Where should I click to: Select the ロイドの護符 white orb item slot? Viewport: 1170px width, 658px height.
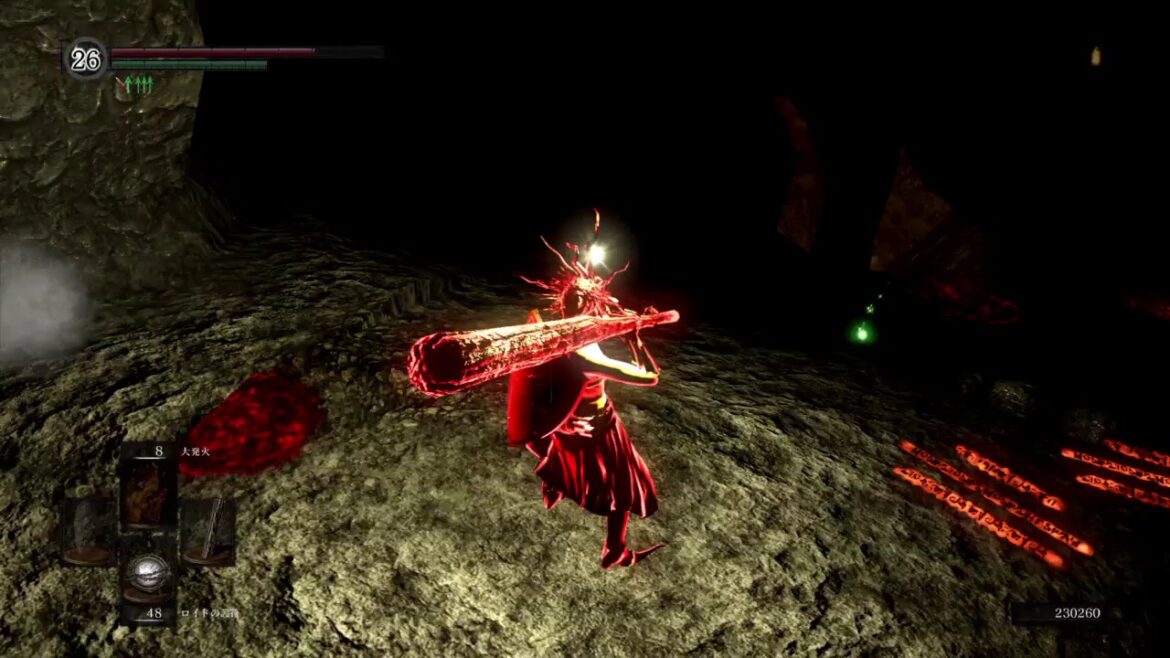click(x=148, y=578)
